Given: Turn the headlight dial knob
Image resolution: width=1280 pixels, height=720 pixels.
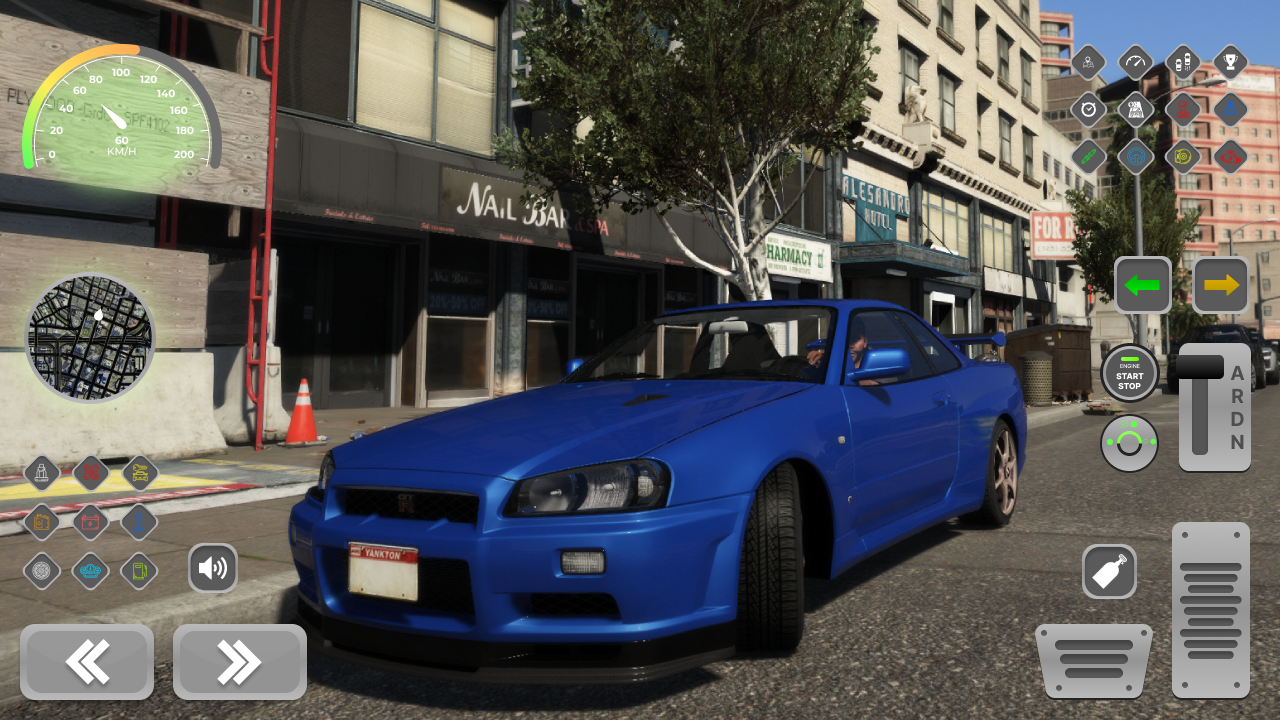Looking at the screenshot, I should click(x=1130, y=443).
